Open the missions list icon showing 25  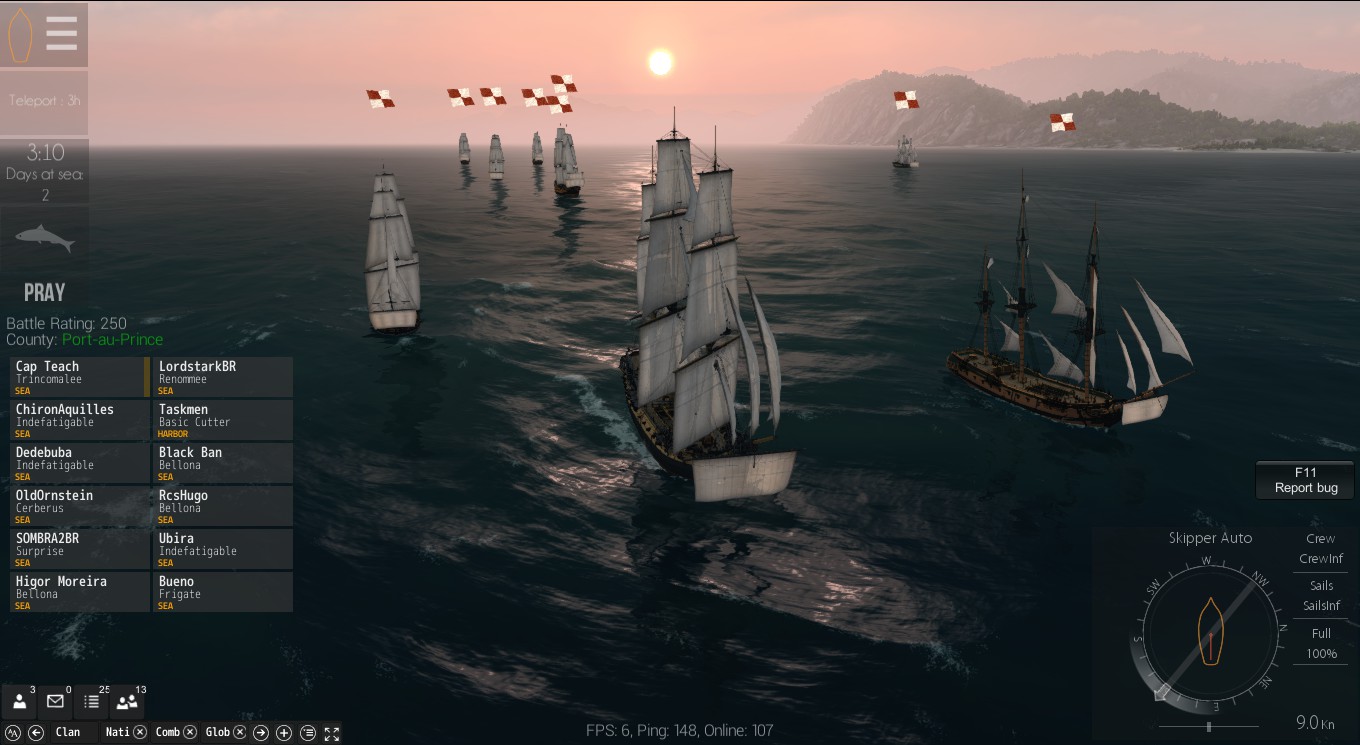[x=93, y=700]
